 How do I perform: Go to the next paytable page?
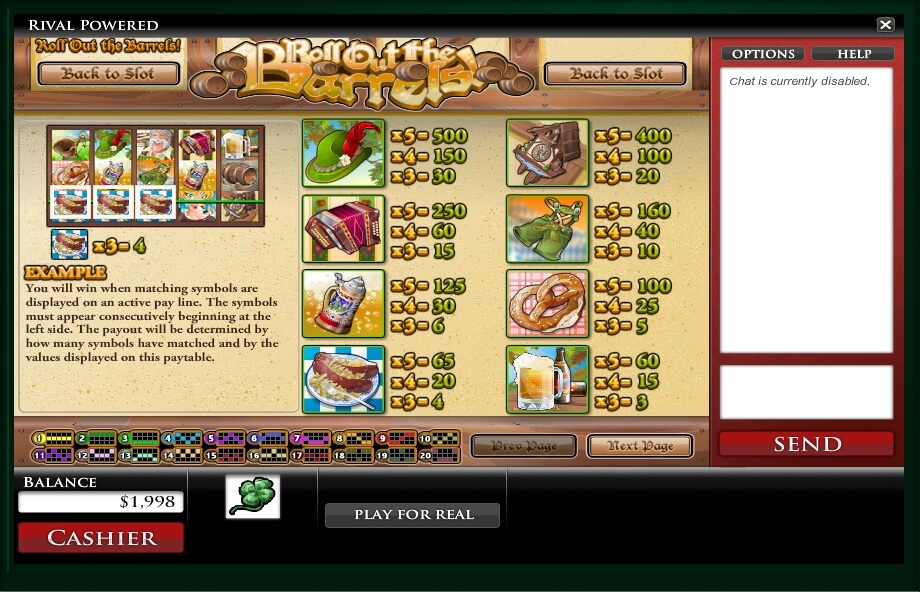pos(639,446)
